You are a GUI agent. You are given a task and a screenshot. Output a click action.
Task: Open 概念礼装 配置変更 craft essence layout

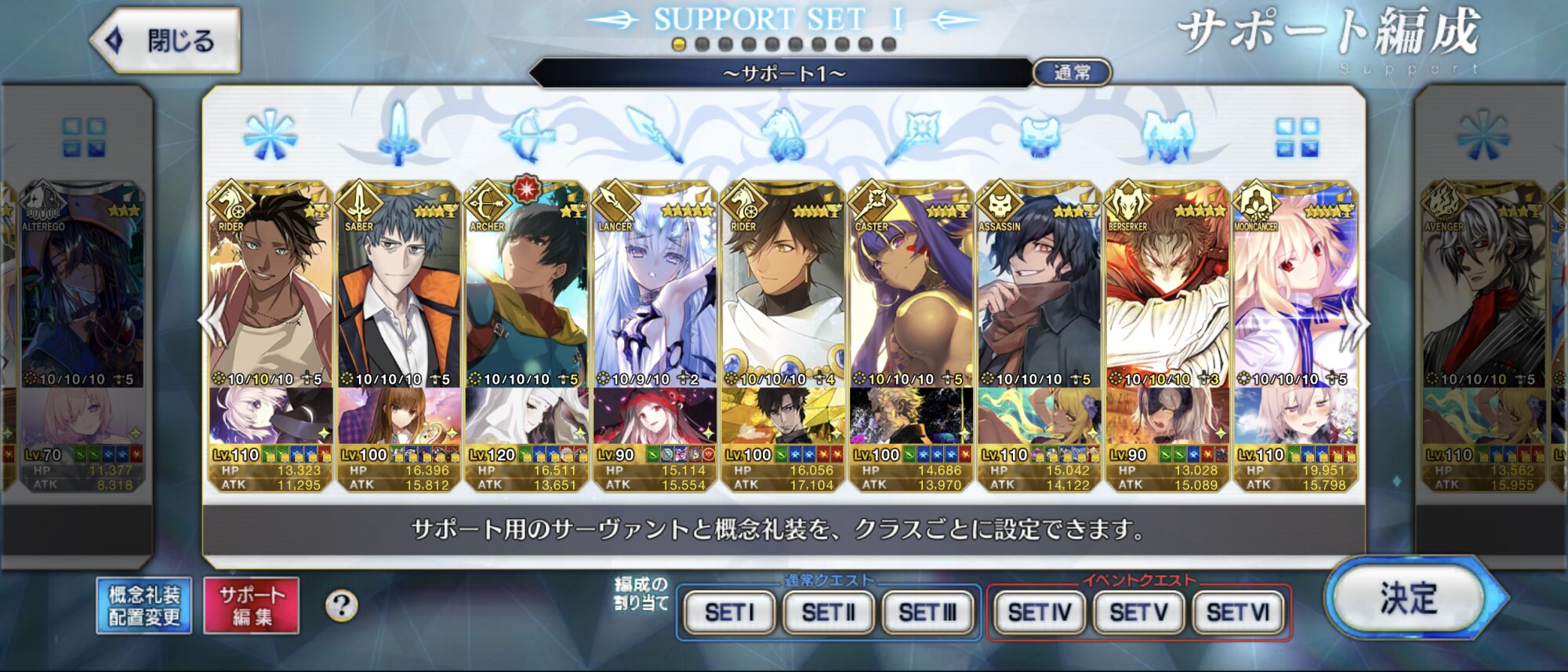(x=144, y=605)
